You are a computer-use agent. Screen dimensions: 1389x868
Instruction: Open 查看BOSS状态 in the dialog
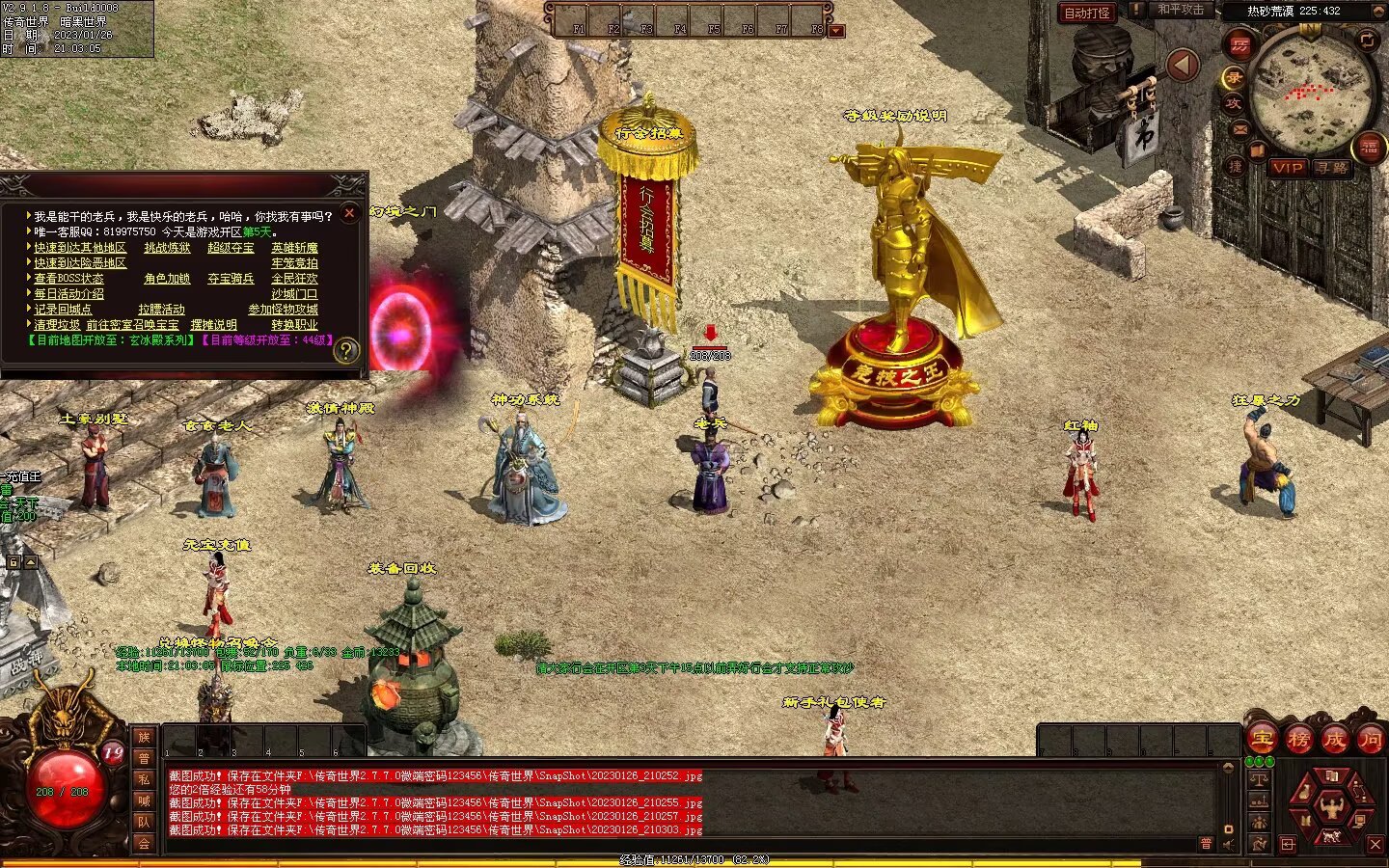(68, 279)
